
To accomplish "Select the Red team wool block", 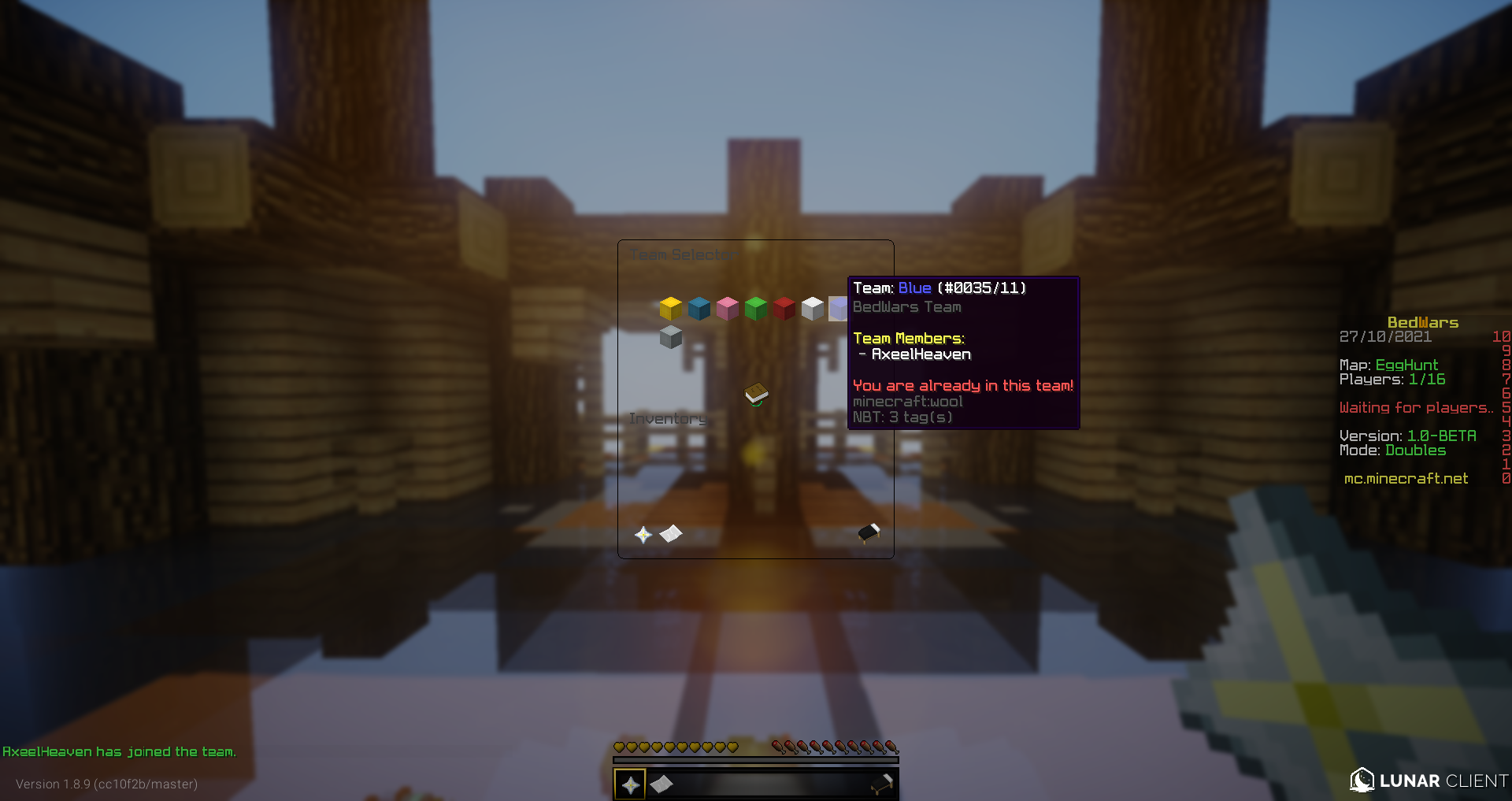I will (x=784, y=309).
